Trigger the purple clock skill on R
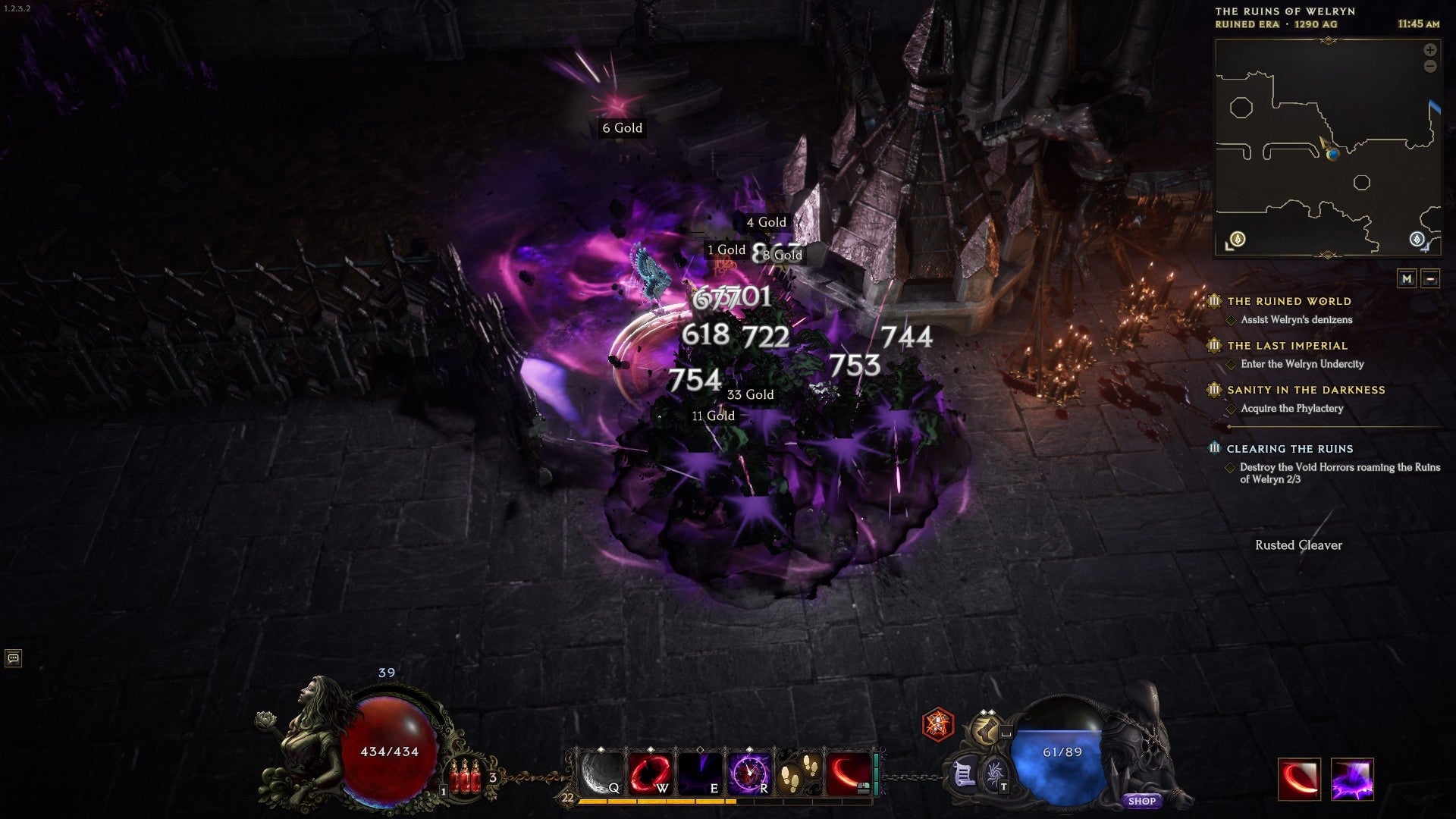The image size is (1456, 819). click(749, 773)
